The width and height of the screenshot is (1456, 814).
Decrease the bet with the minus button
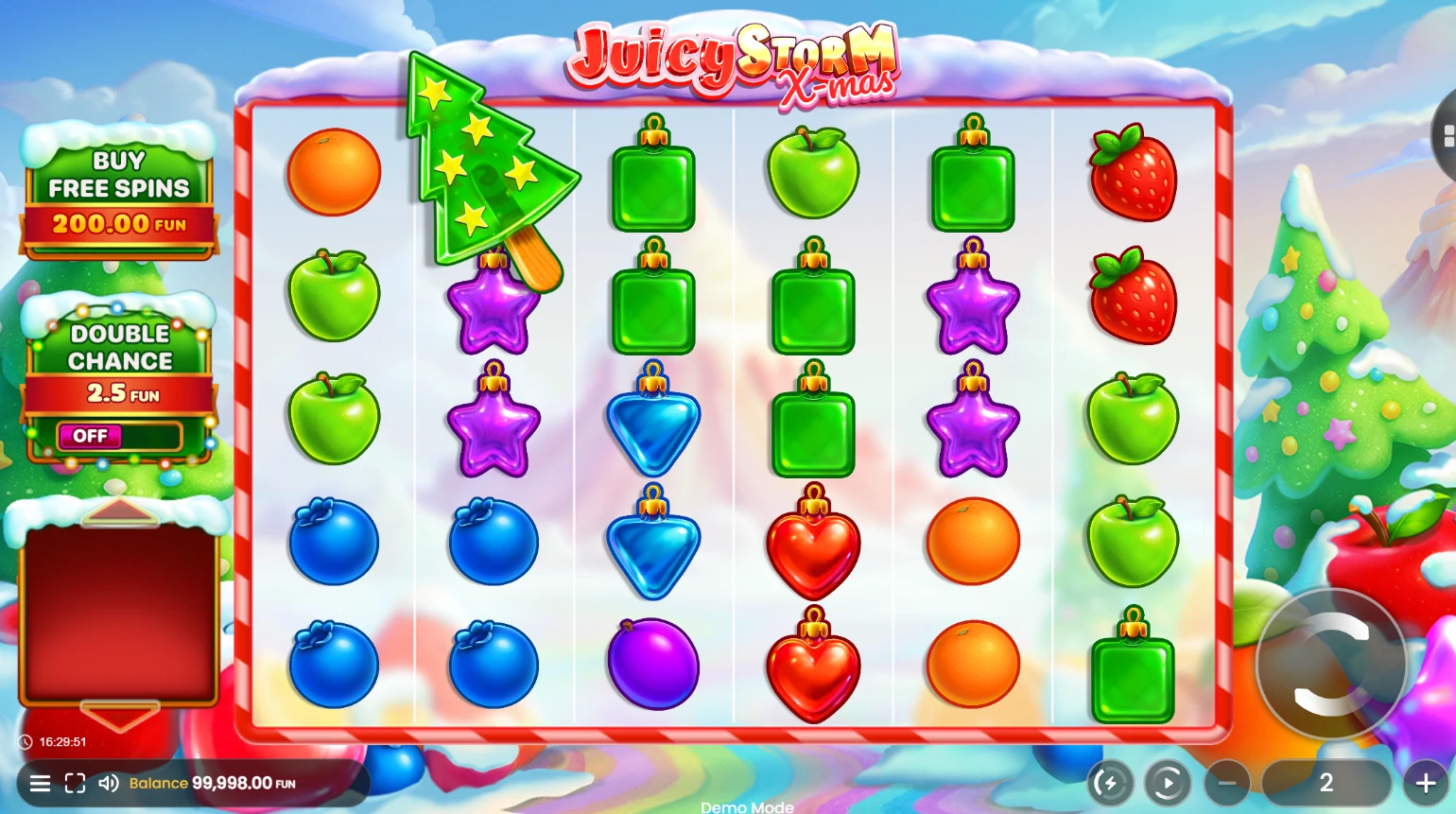pyautogui.click(x=1227, y=783)
